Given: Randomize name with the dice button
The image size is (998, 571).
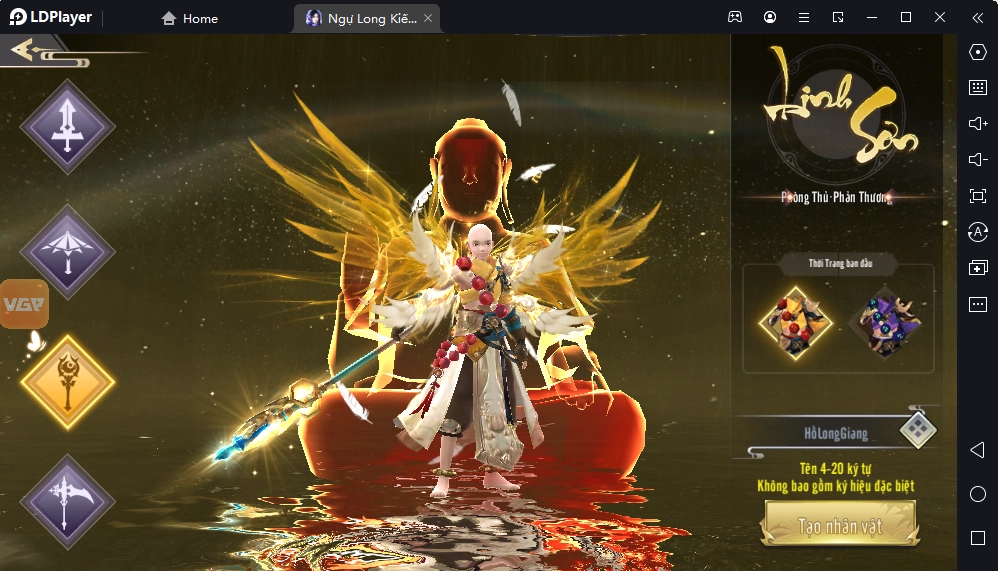Looking at the screenshot, I should (x=917, y=431).
